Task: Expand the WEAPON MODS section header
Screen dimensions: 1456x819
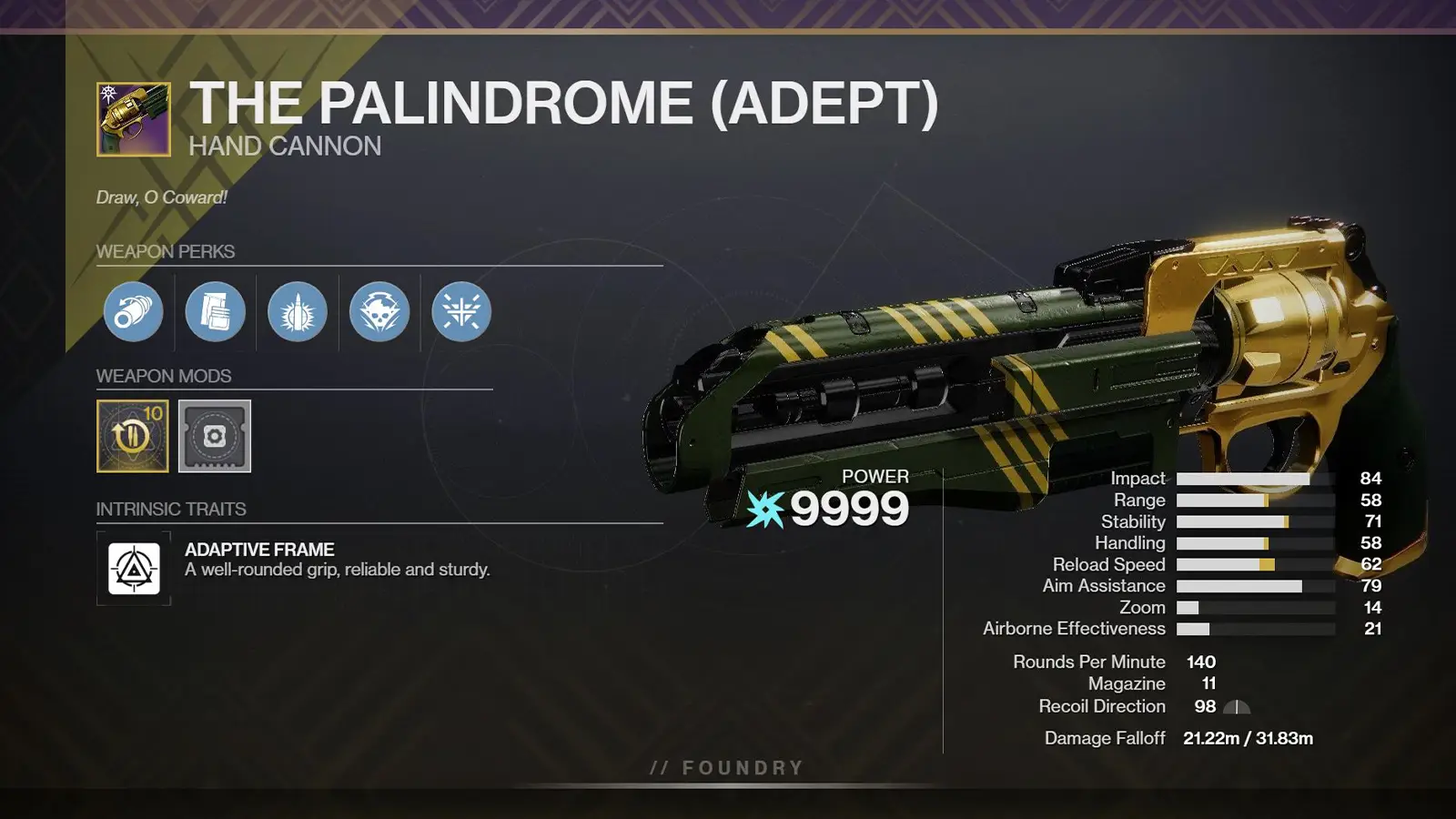Action: [162, 376]
